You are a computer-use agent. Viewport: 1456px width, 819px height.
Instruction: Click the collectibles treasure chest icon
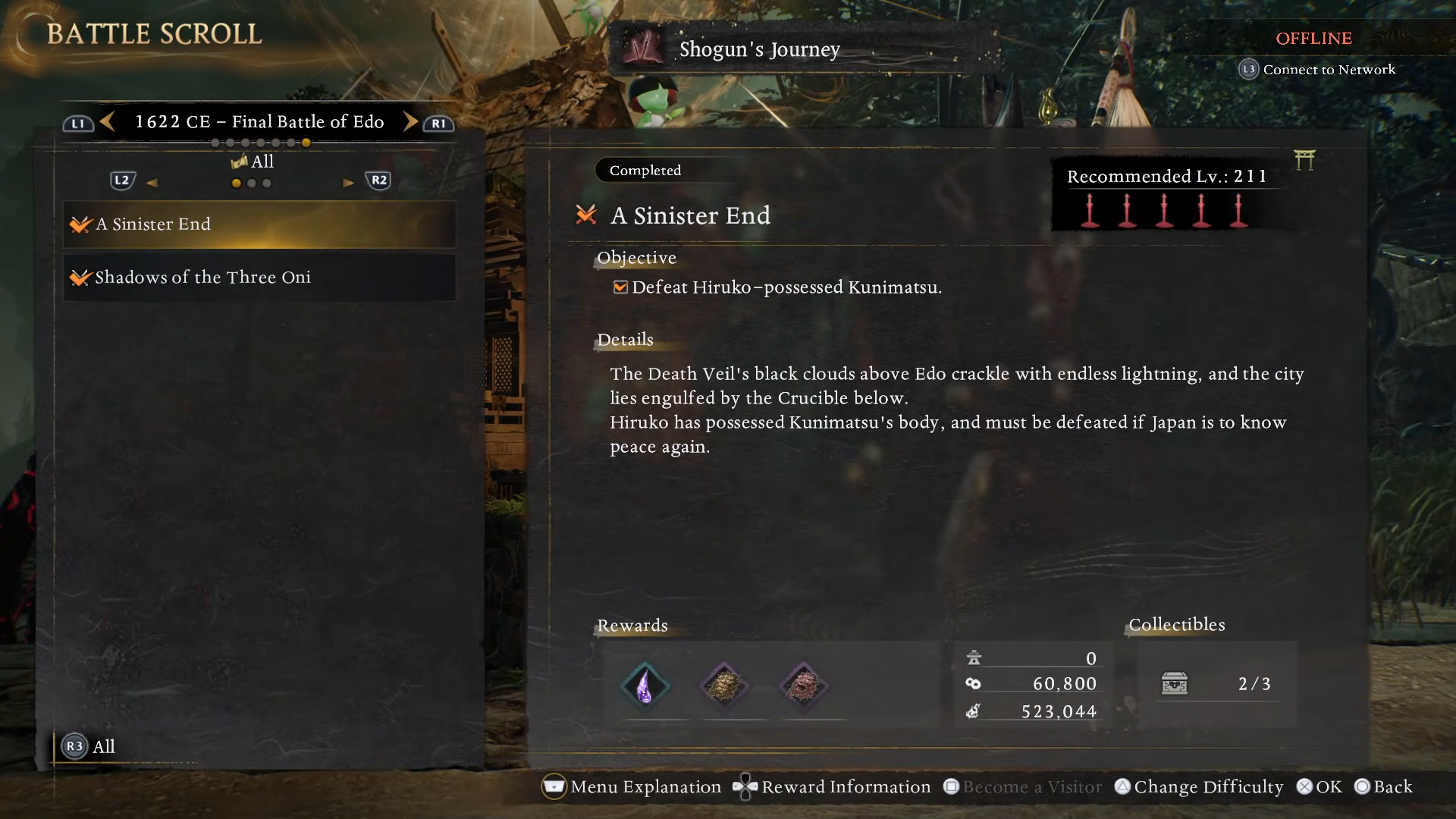click(x=1175, y=684)
